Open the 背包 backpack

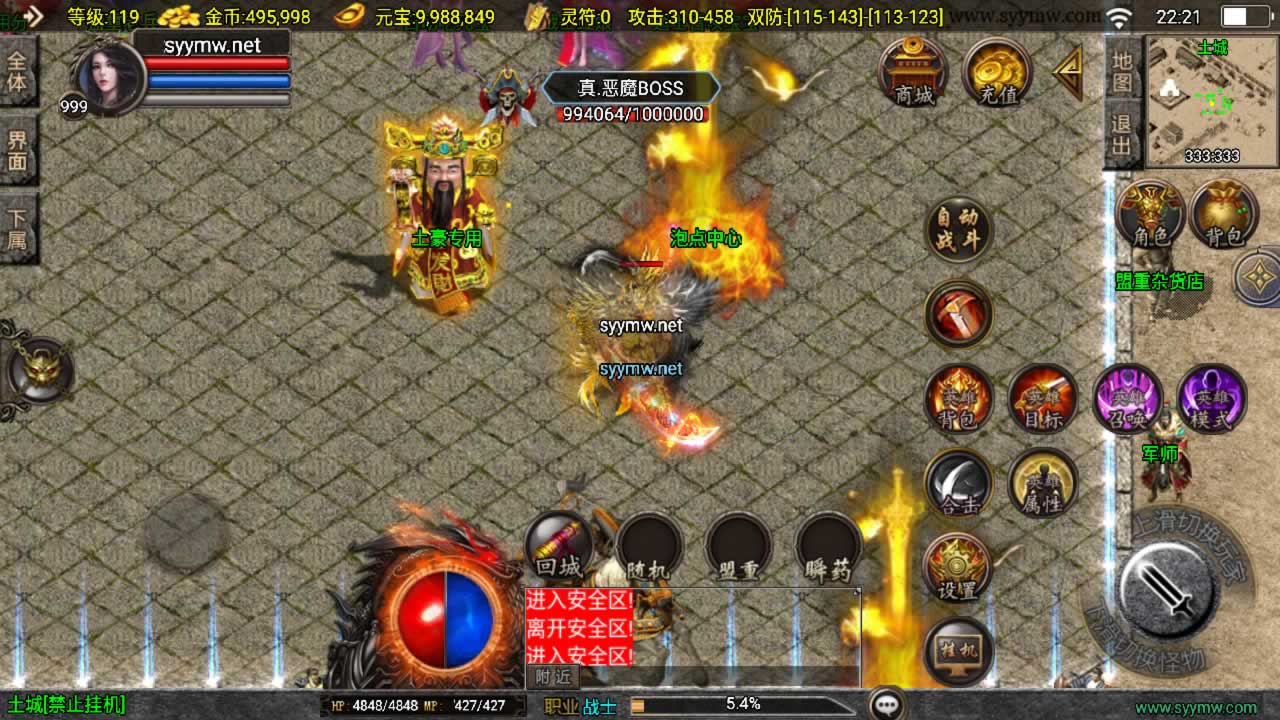[1223, 214]
